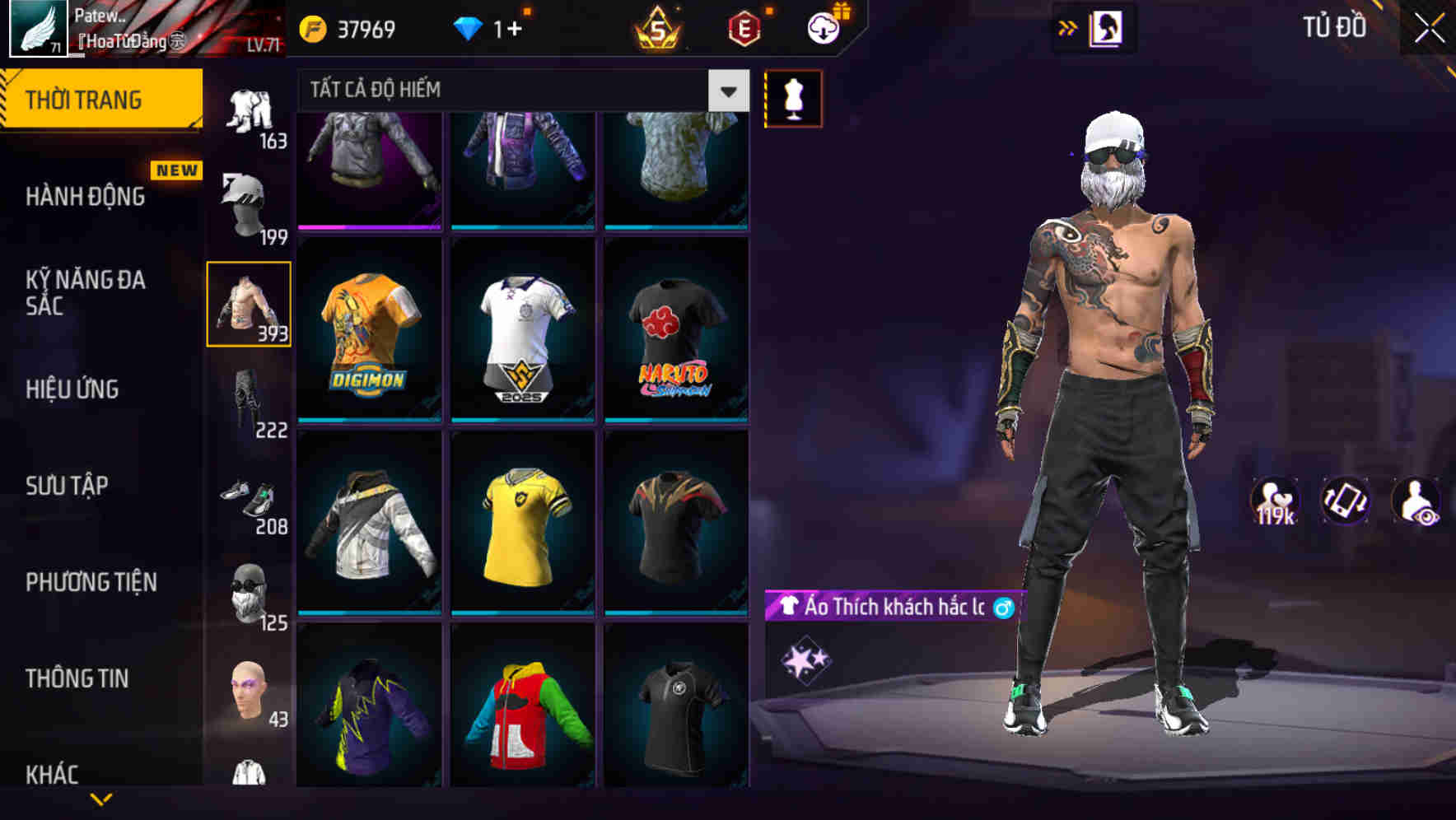Open the gift download cloud icon
Image resolution: width=1456 pixels, height=820 pixels.
[820, 27]
